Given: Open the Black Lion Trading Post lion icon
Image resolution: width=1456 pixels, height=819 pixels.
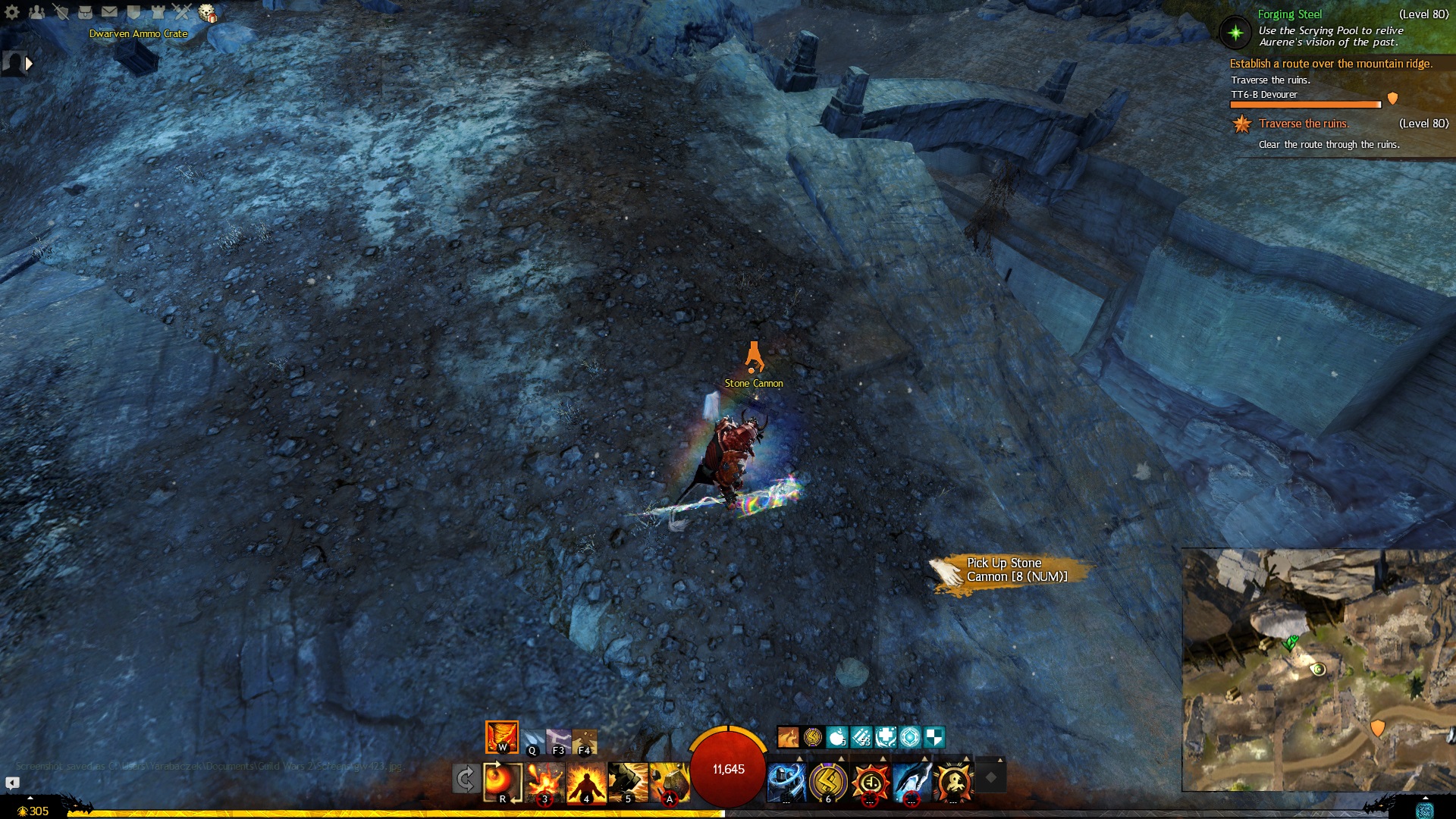Looking at the screenshot, I should 207,12.
